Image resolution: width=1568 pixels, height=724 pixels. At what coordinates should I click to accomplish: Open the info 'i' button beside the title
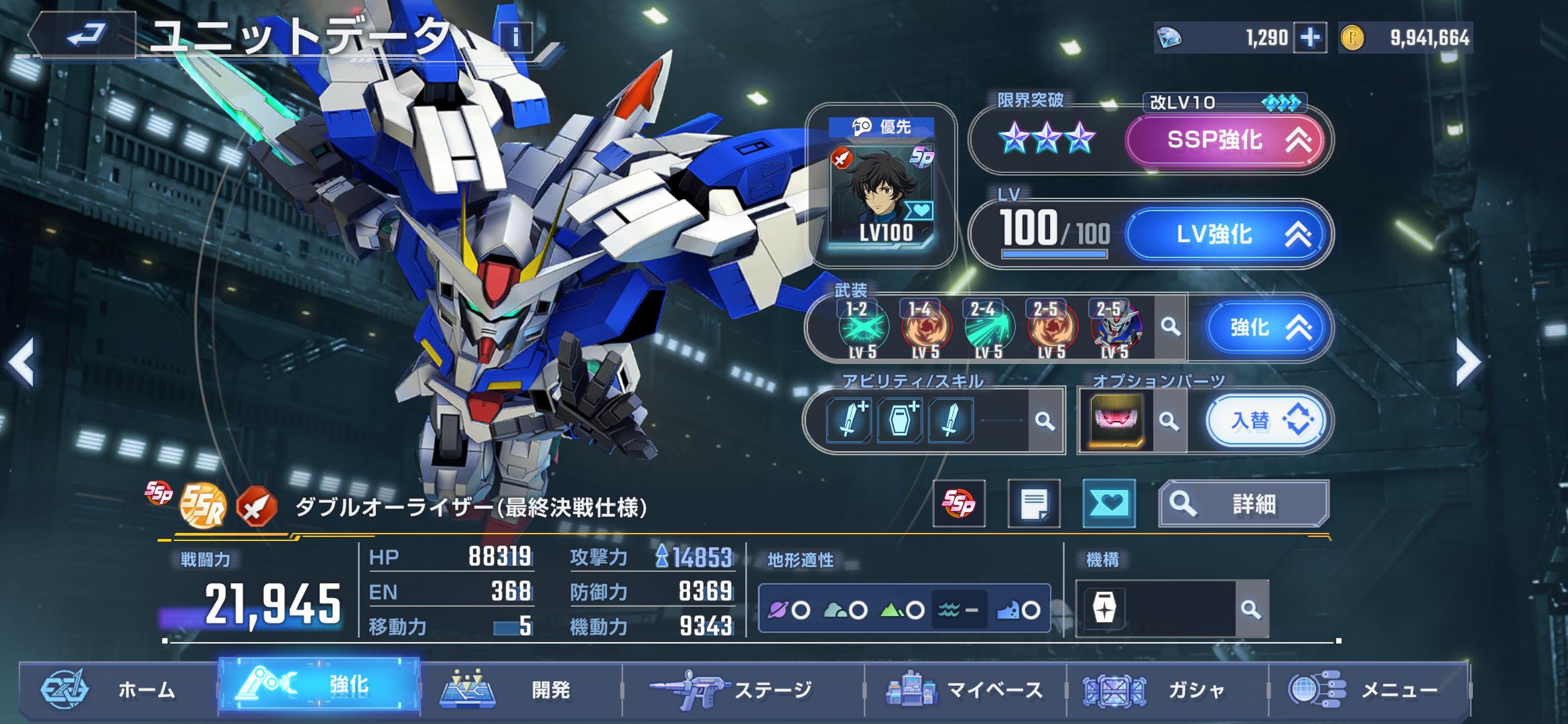click(515, 38)
